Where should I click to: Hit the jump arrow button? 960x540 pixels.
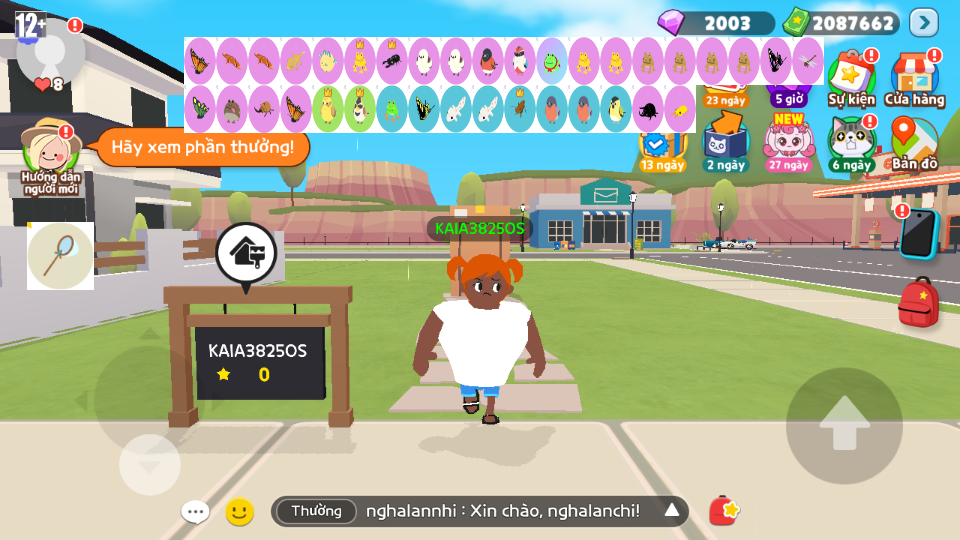[844, 425]
